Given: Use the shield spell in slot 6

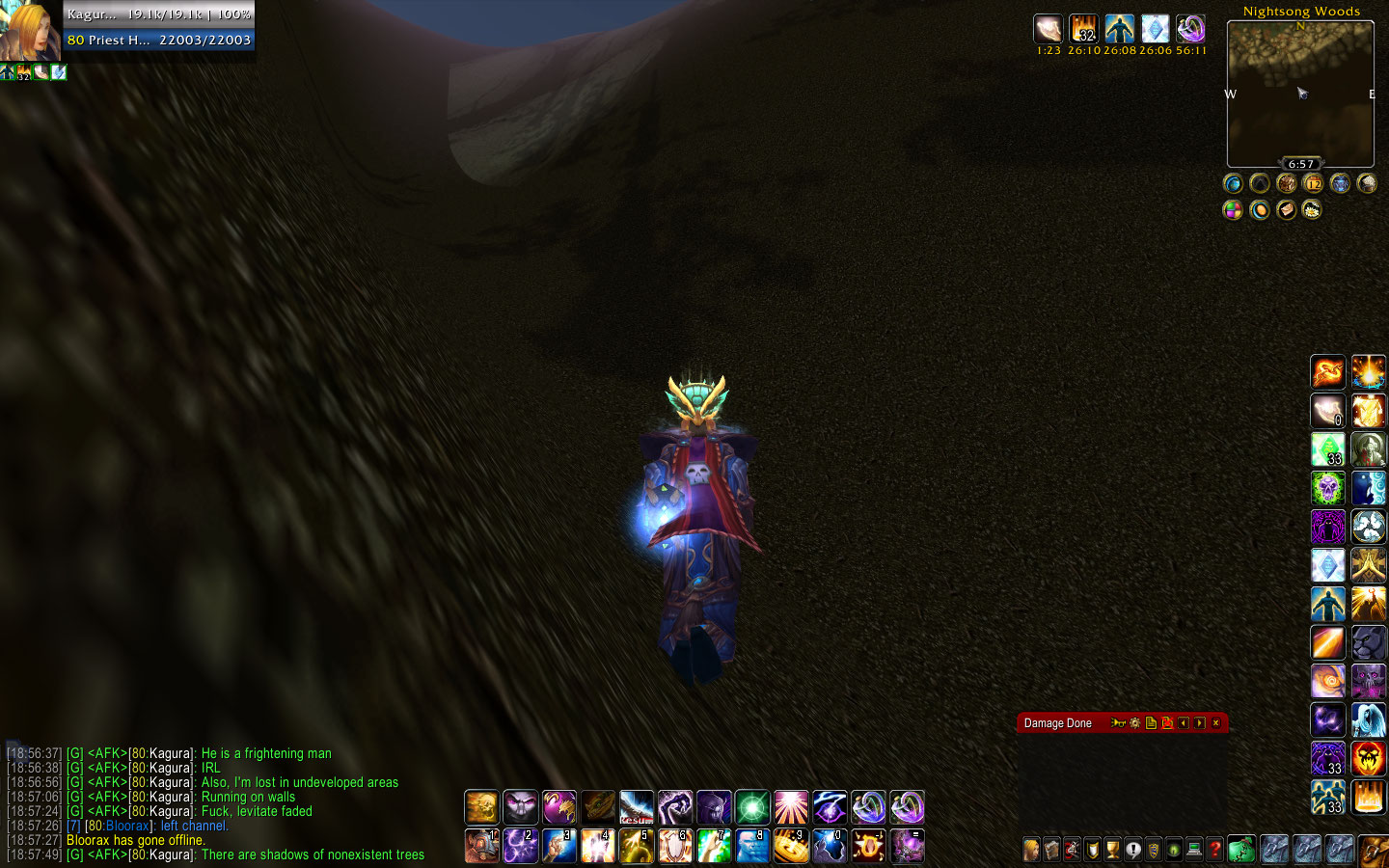Looking at the screenshot, I should click(675, 846).
